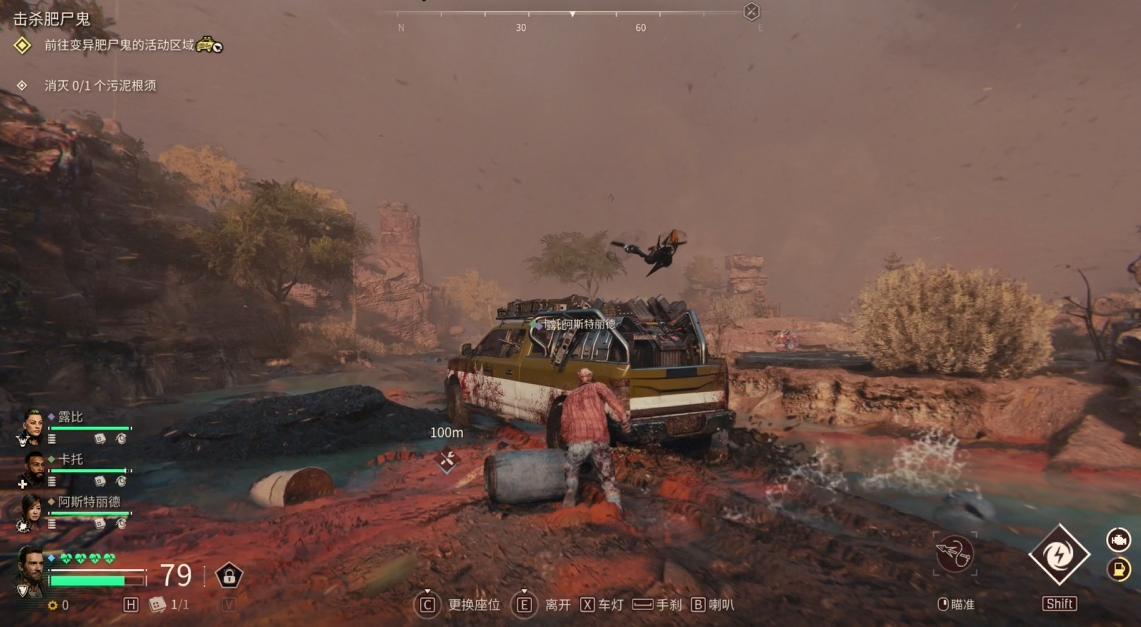The height and width of the screenshot is (627, 1141).
Task: Click the locked pentagon padlock icon
Action: 229,576
